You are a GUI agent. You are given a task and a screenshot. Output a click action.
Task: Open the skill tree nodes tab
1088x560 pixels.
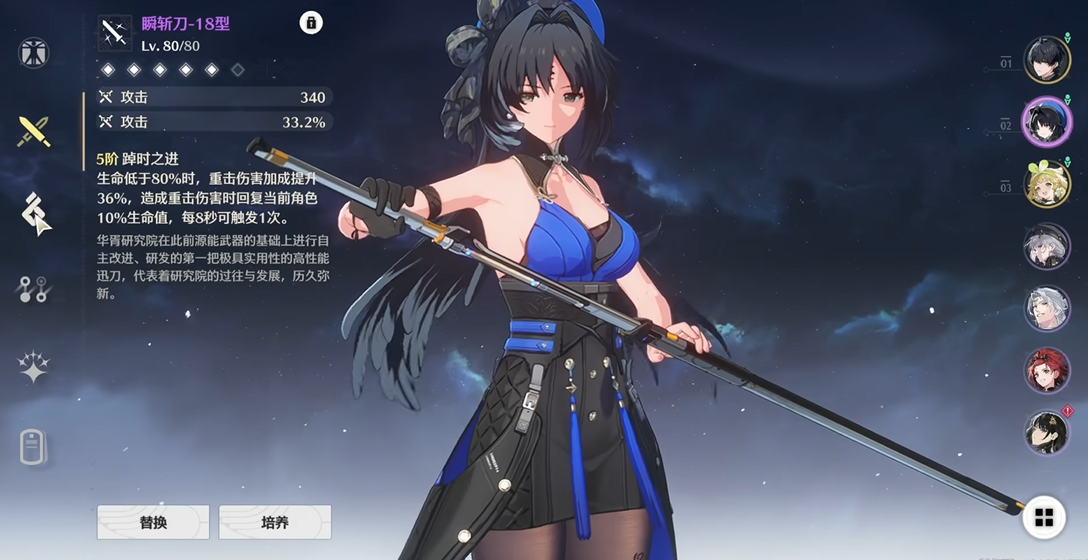34,290
